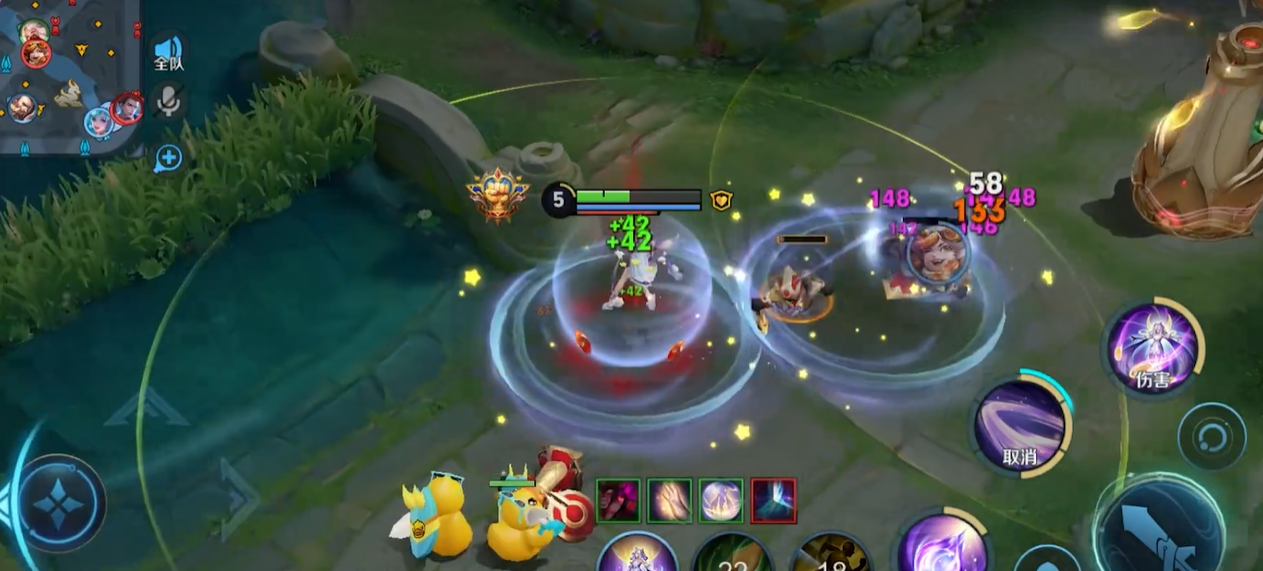The height and width of the screenshot is (571, 1263).
Task: Cast the purple crescent skill left of attack
Action: point(941,545)
